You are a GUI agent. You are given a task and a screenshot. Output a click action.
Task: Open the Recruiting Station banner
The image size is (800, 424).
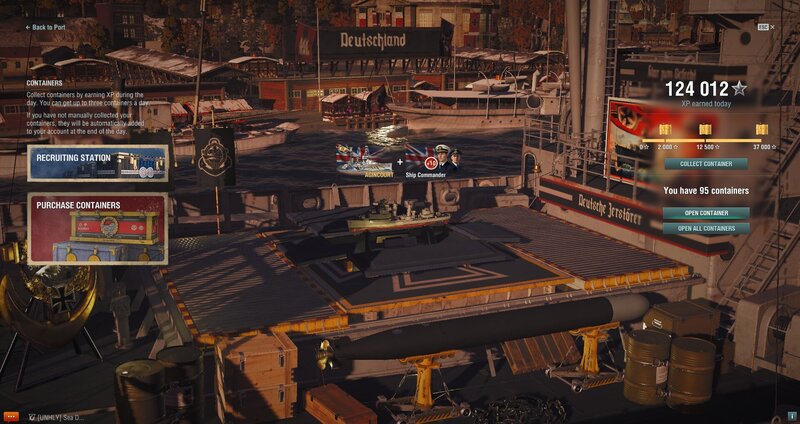[97, 163]
